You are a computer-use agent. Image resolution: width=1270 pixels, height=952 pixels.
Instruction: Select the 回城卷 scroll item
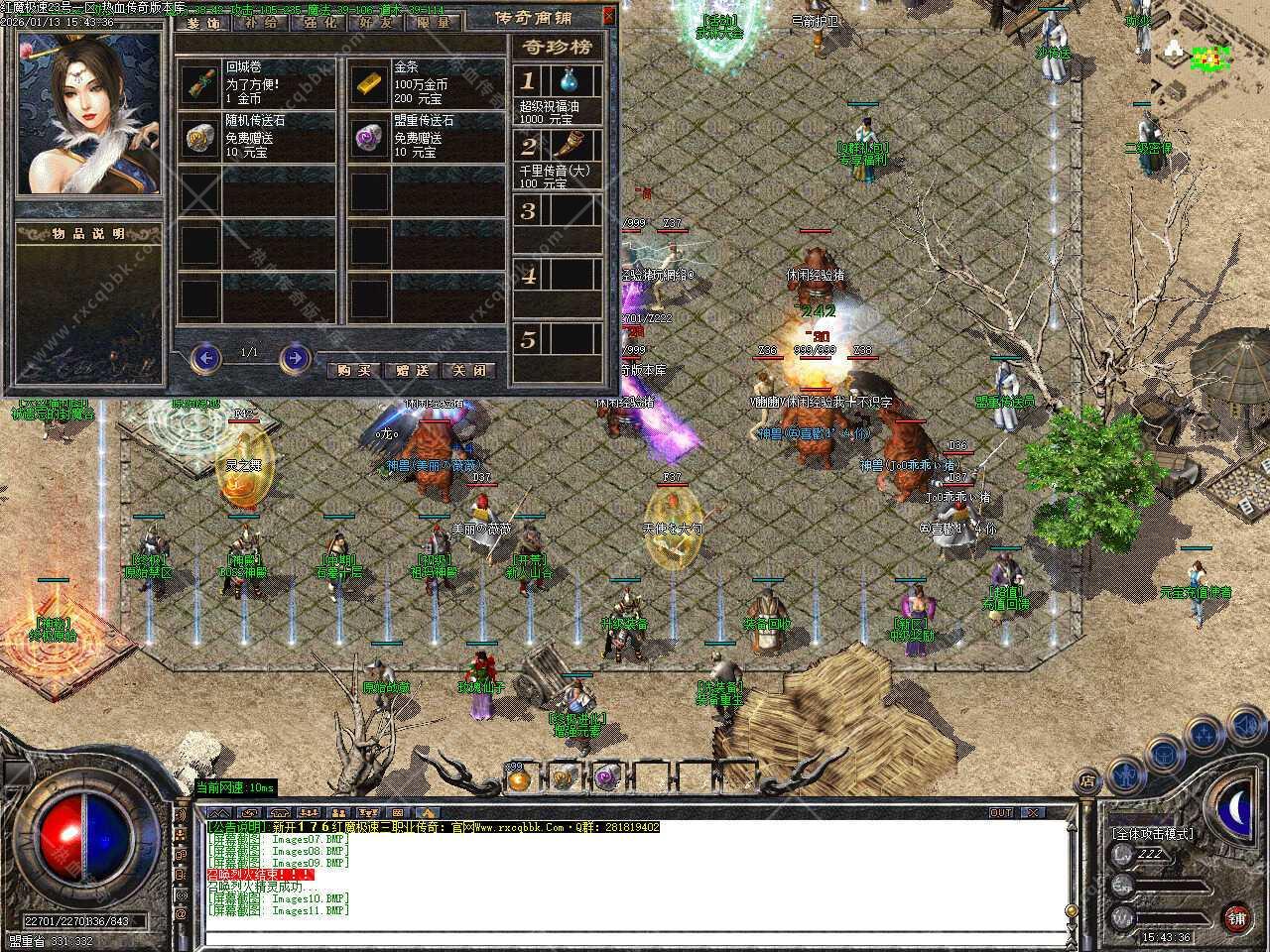199,84
